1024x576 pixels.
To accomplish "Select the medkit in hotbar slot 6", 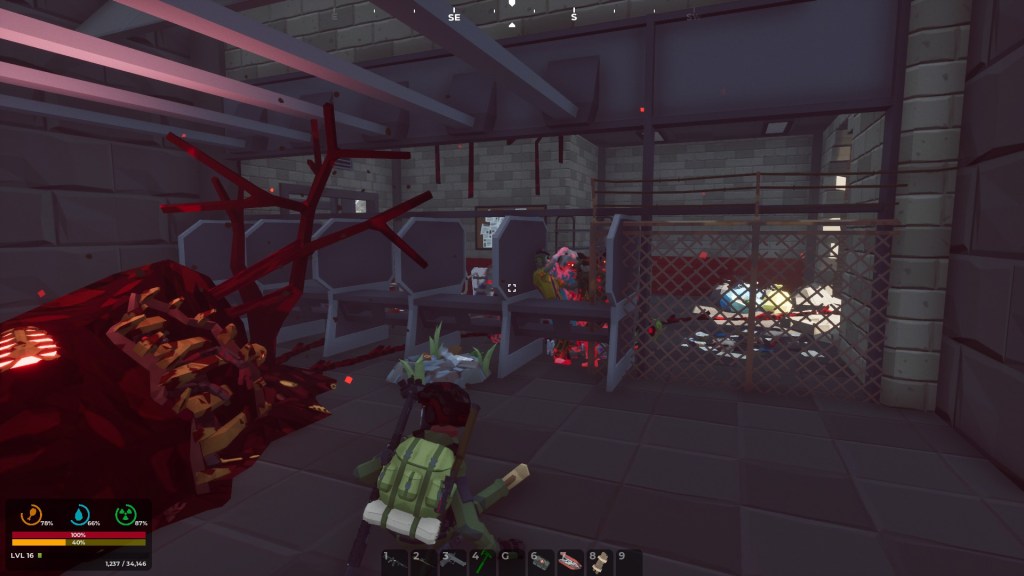I will click(541, 562).
